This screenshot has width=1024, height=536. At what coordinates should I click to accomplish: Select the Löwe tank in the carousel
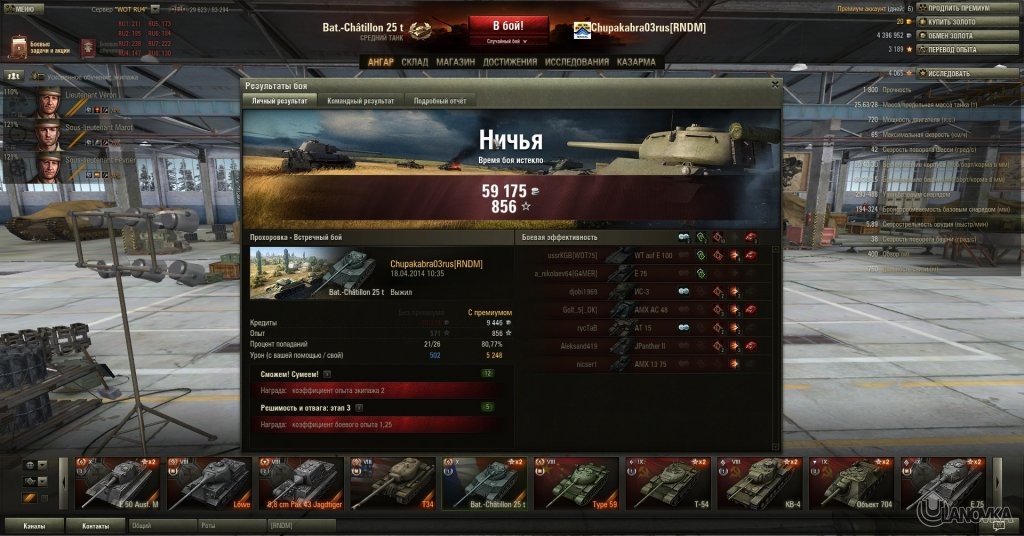pyautogui.click(x=209, y=484)
